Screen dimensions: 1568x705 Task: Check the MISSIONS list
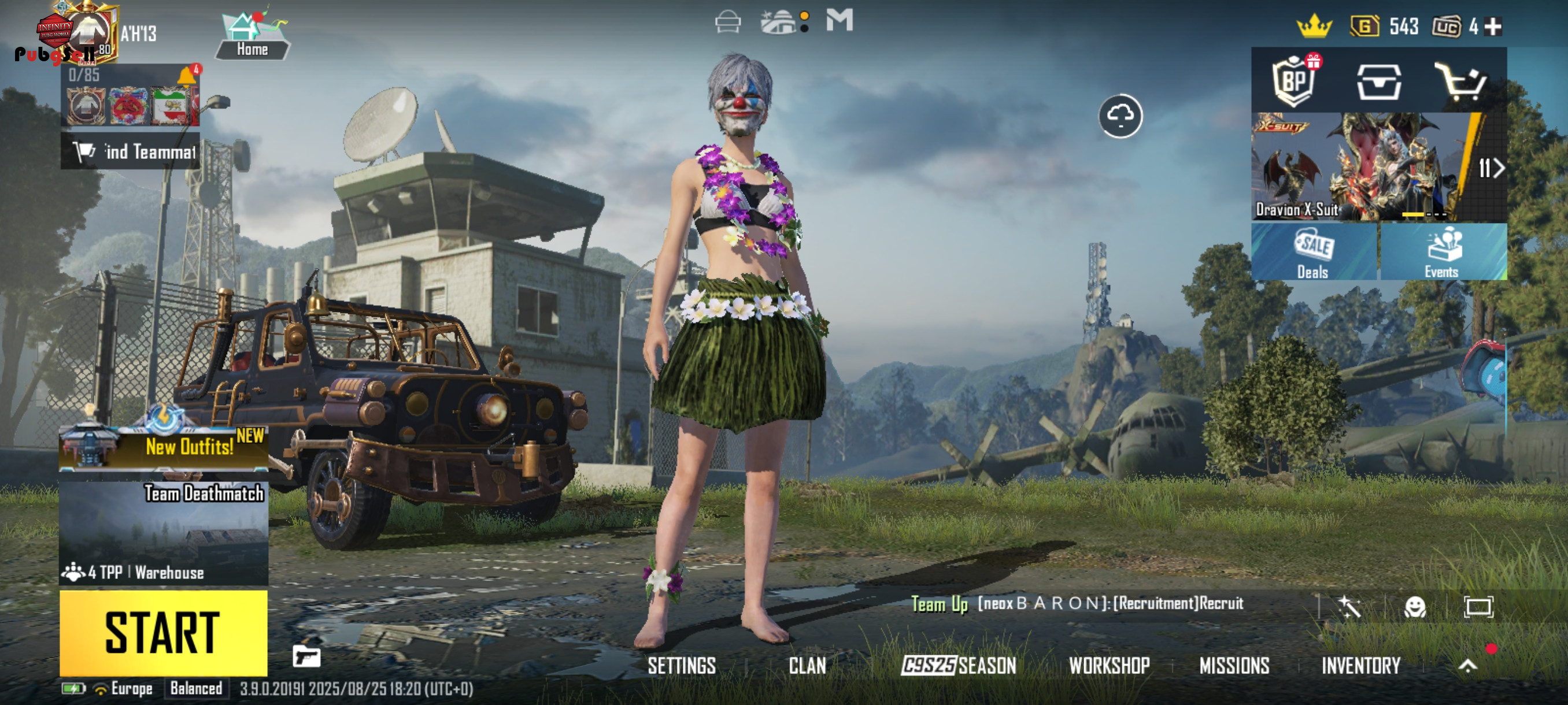tap(1234, 666)
